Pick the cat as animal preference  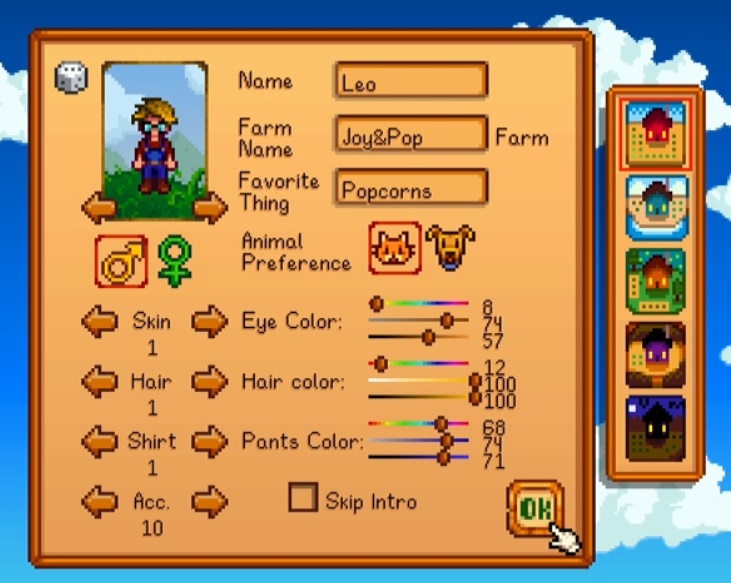coord(394,247)
